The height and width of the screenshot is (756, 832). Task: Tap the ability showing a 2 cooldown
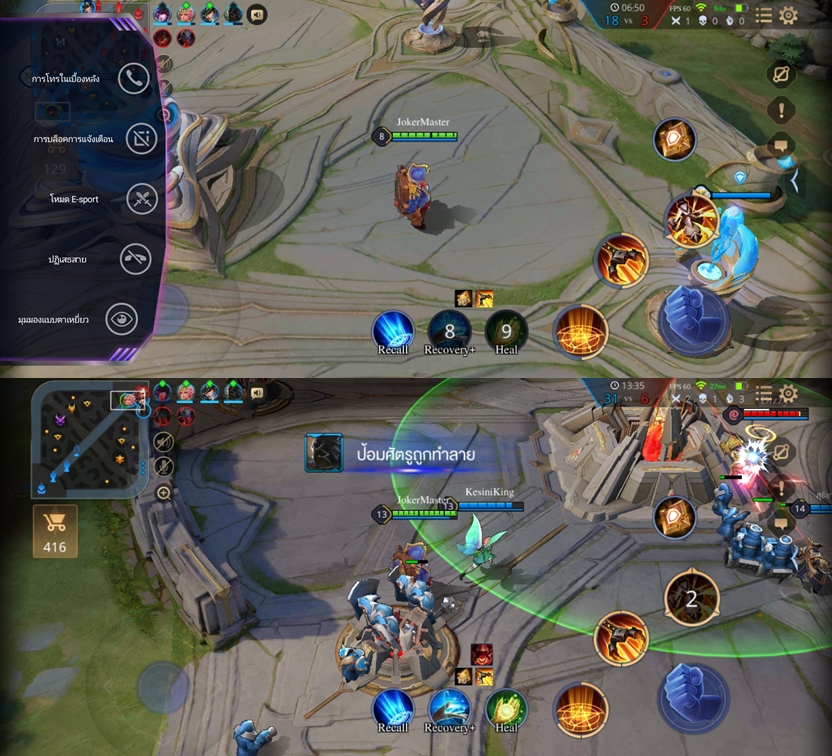click(x=691, y=599)
